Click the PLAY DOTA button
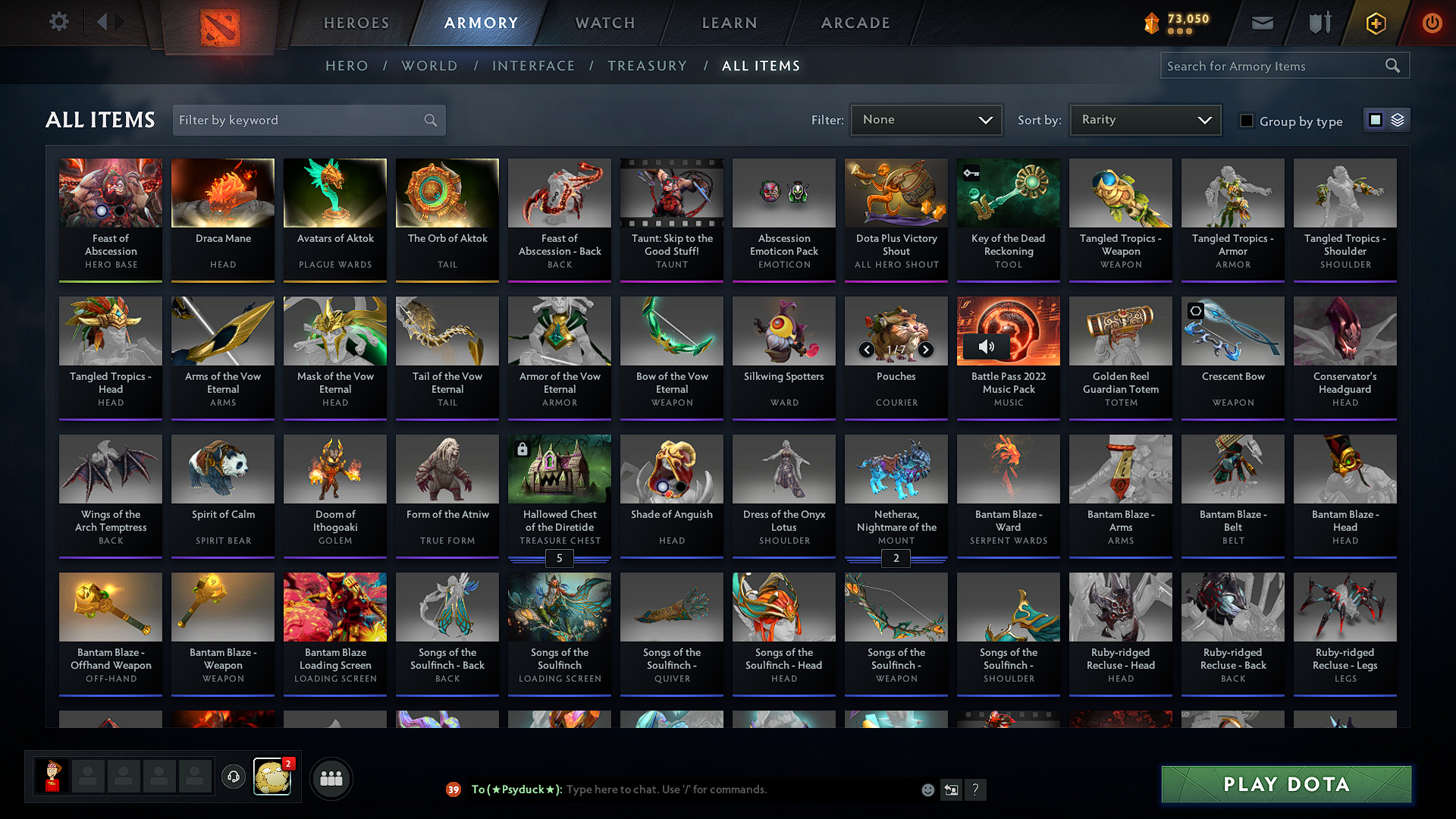The width and height of the screenshot is (1456, 819). [1285, 784]
